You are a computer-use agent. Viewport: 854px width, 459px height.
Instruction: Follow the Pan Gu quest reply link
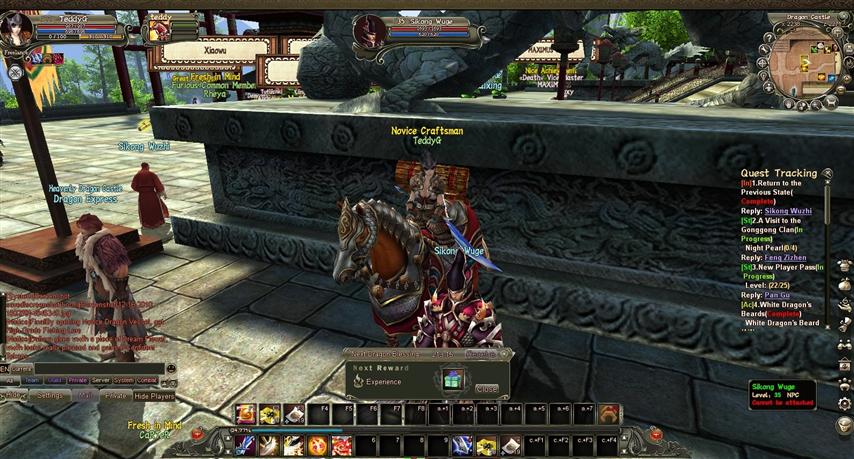[777, 295]
